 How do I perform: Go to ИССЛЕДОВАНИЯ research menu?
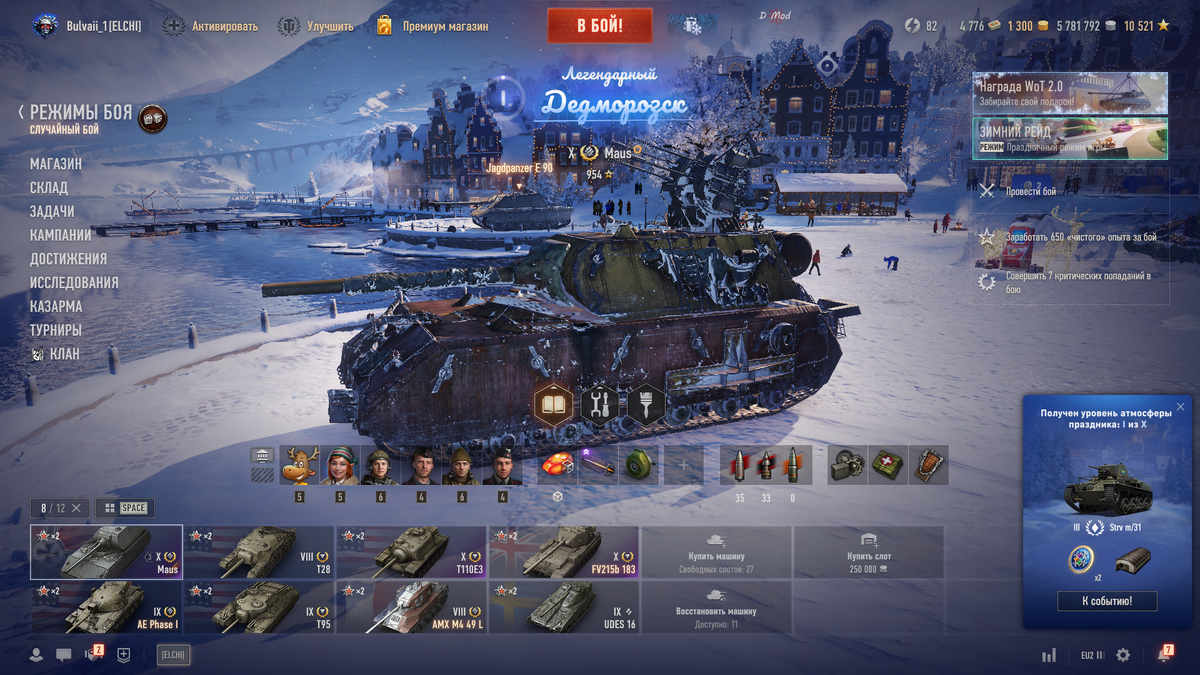point(74,283)
